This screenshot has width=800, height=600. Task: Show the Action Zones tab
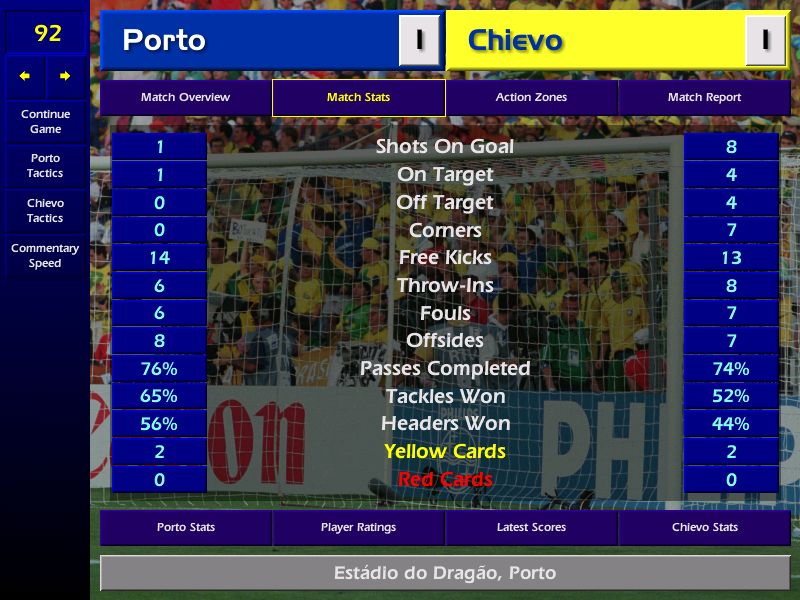[x=531, y=98]
